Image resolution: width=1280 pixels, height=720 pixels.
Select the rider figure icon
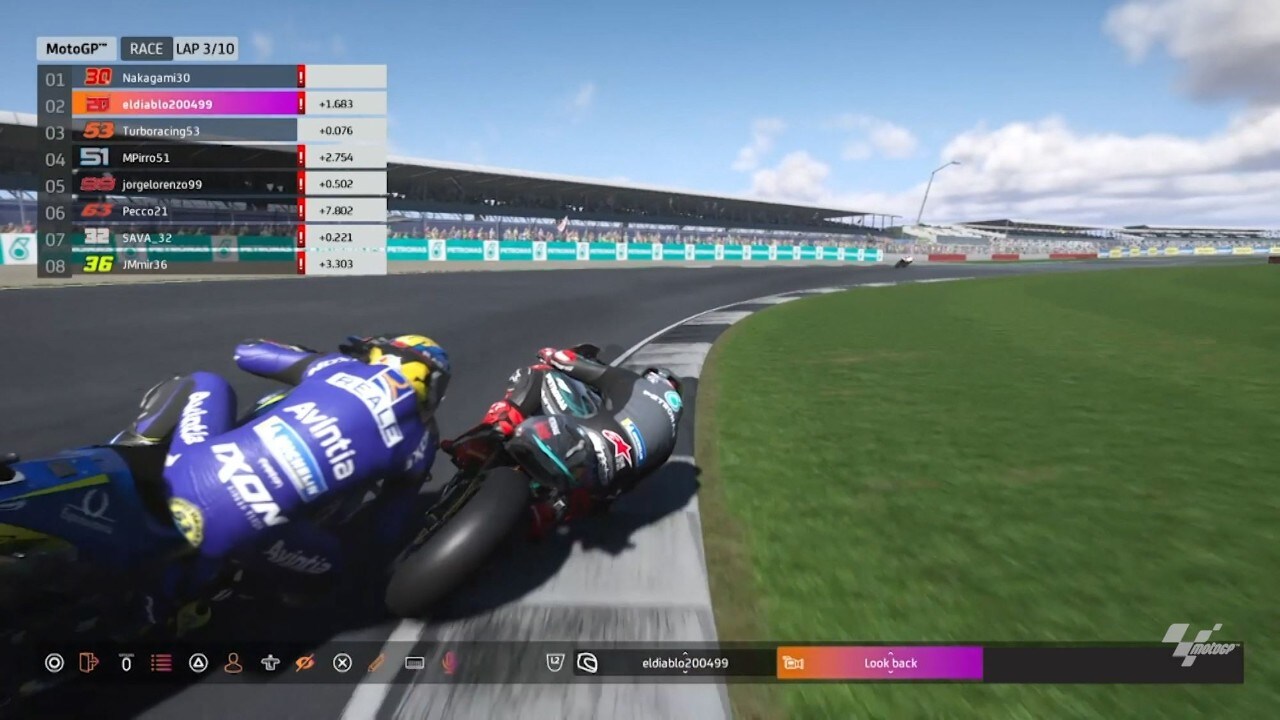(x=269, y=662)
